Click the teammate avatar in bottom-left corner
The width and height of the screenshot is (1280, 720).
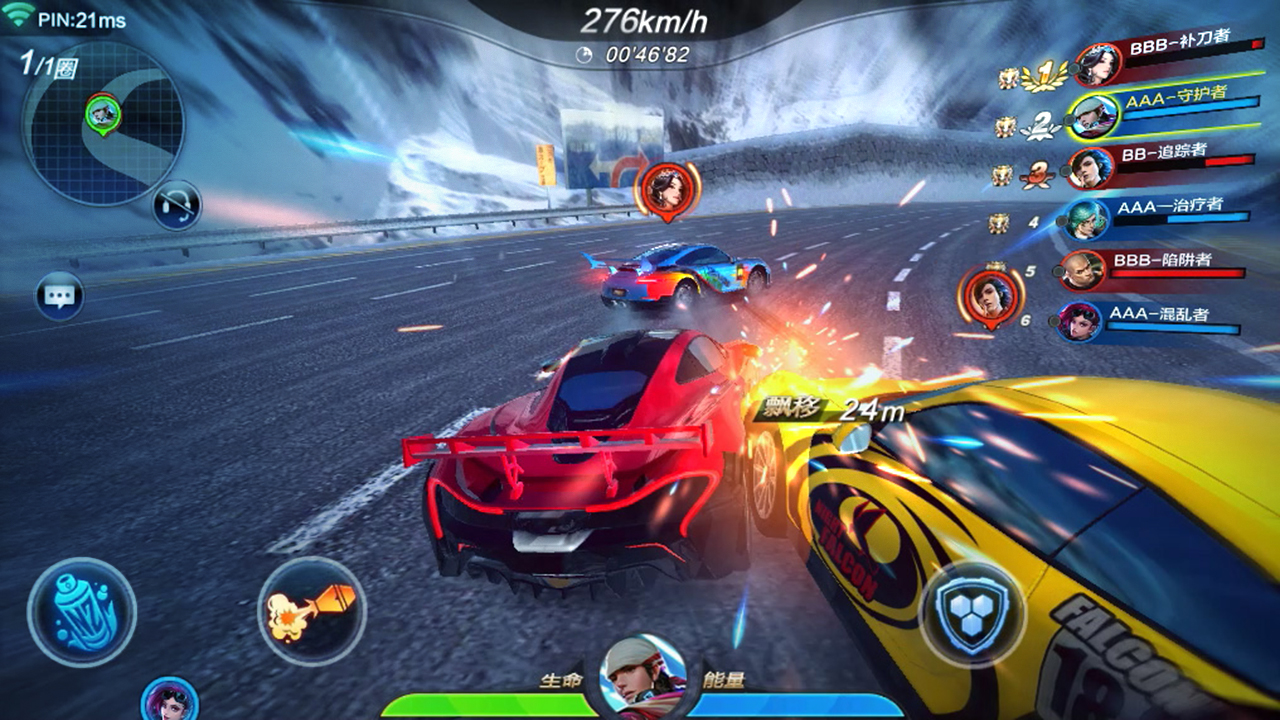[x=165, y=706]
